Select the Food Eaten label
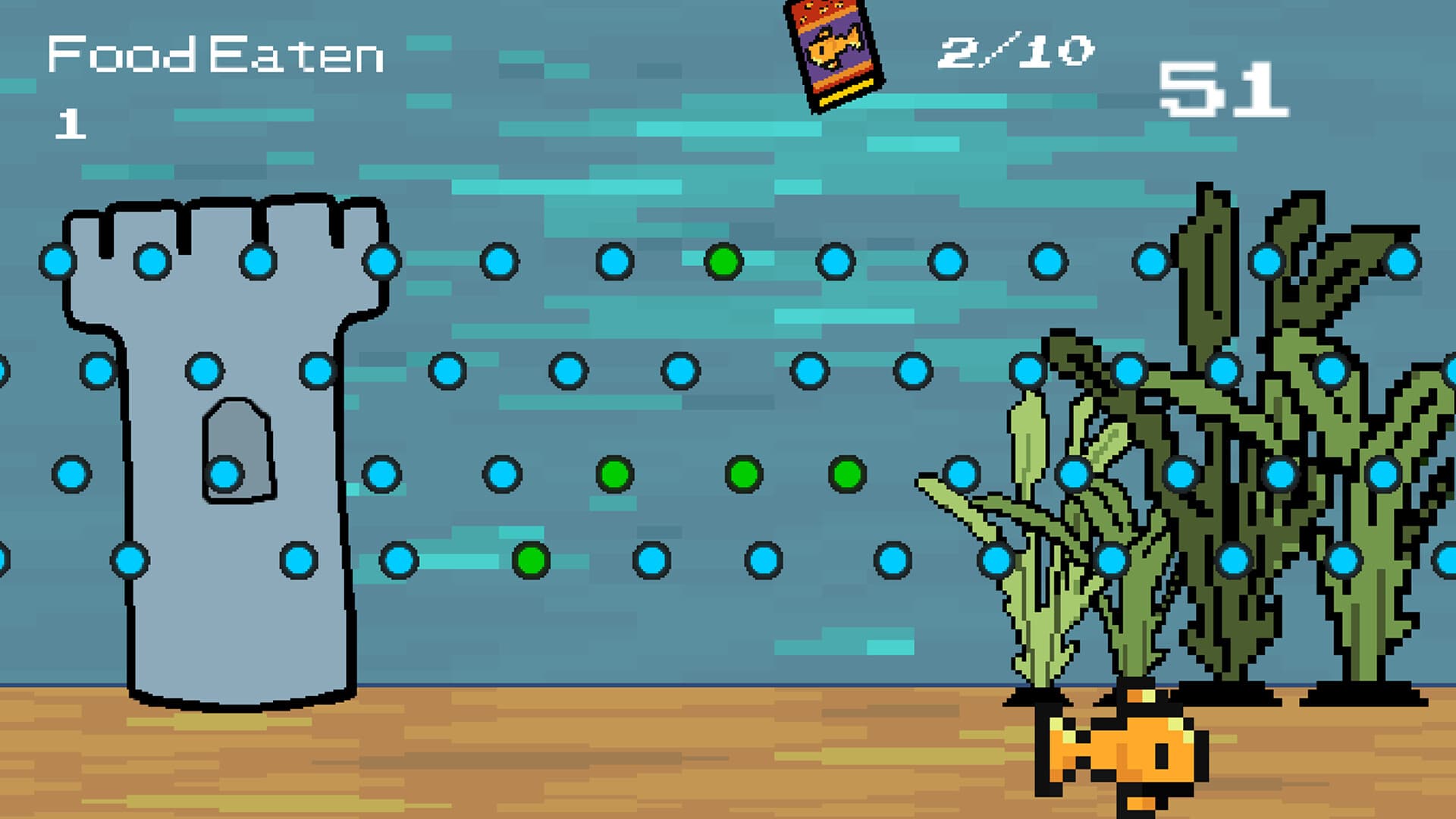This screenshot has height=819, width=1456. (216, 52)
